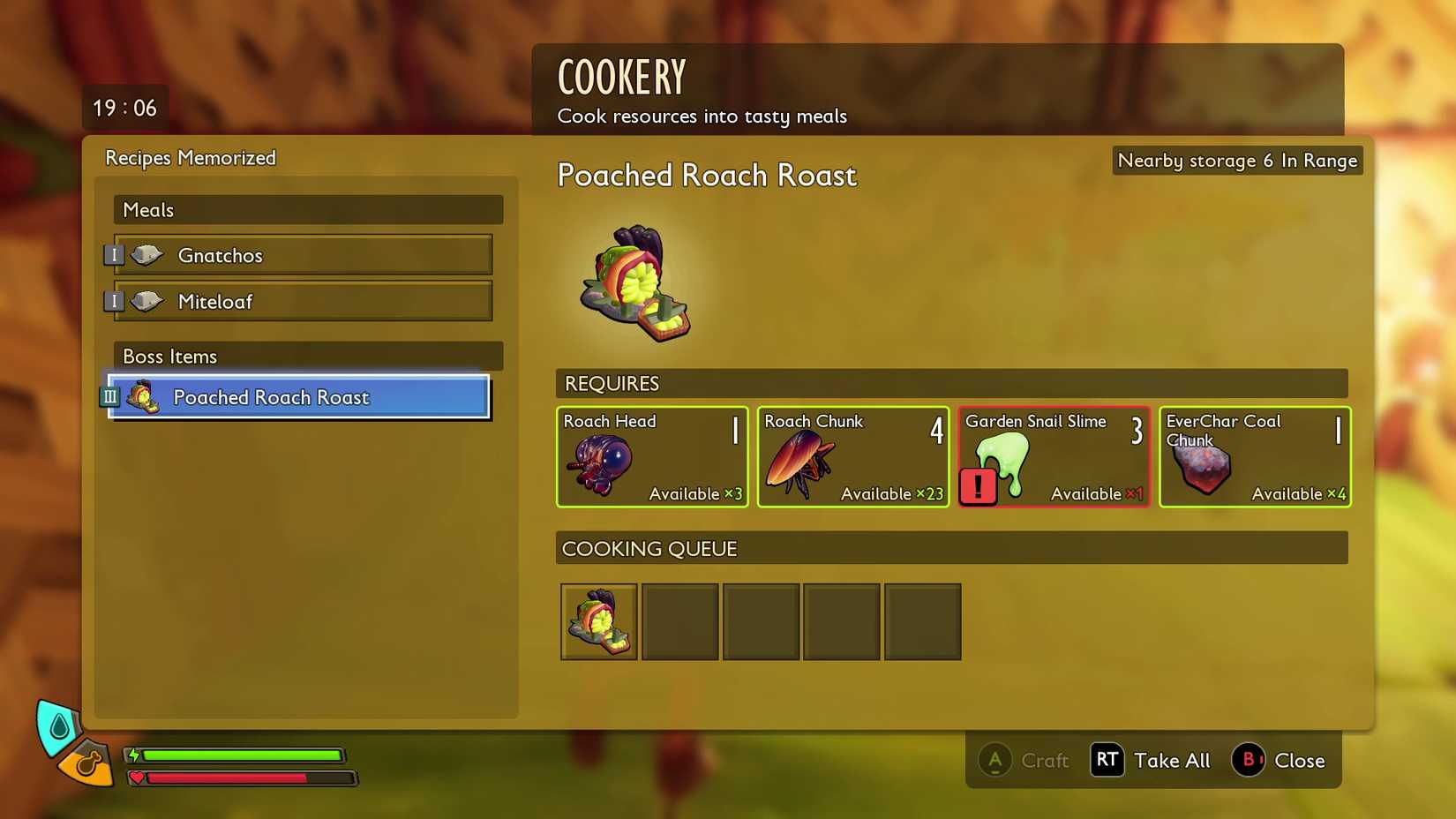Click the Roach Head ingredient slot
This screenshot has height=819, width=1456.
pos(652,456)
